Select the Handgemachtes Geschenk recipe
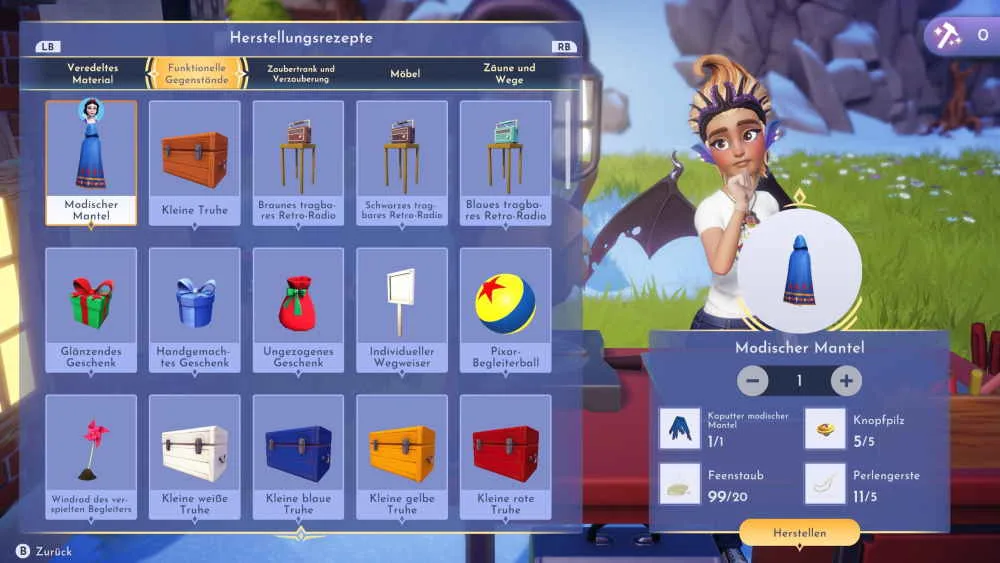This screenshot has width=1000, height=563. coord(195,309)
